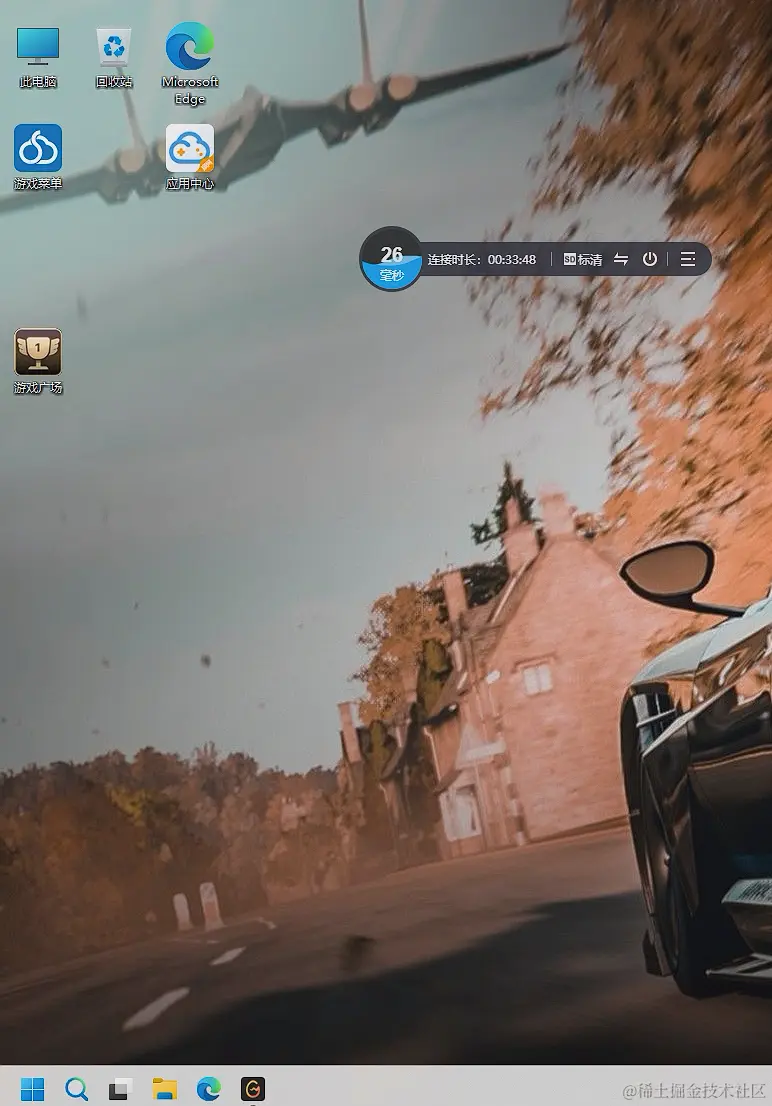Screen dimensions: 772x1106
Task: Open the Windows Start menu
Action: coord(32,1089)
